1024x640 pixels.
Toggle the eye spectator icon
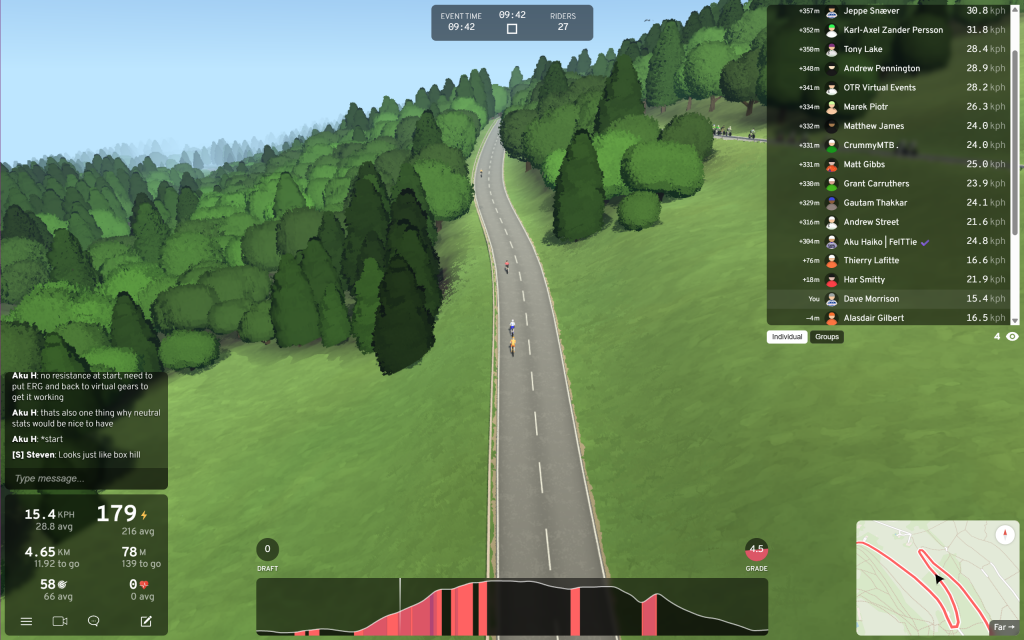(x=1012, y=337)
